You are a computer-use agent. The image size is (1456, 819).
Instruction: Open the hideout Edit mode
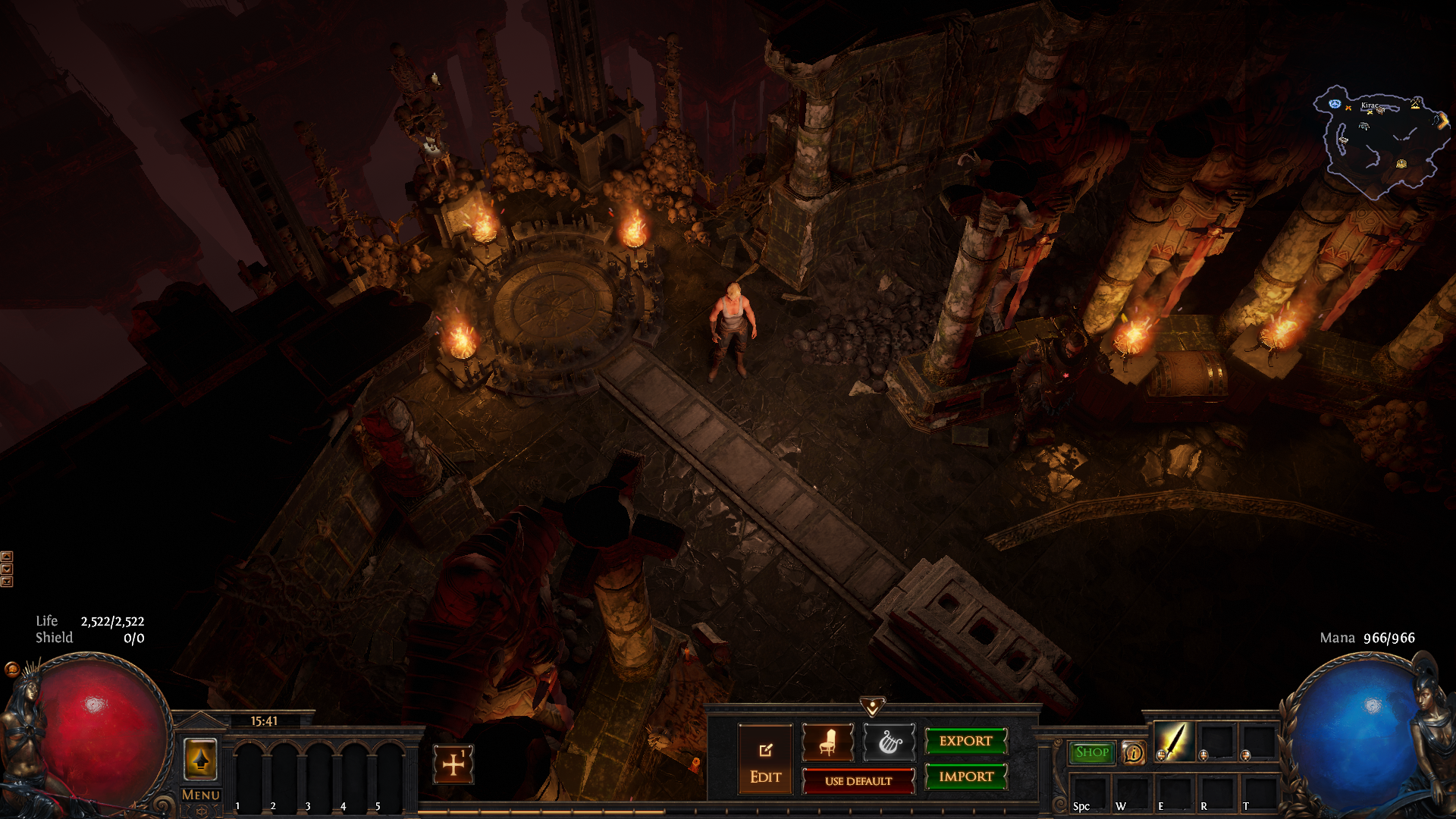pyautogui.click(x=765, y=760)
